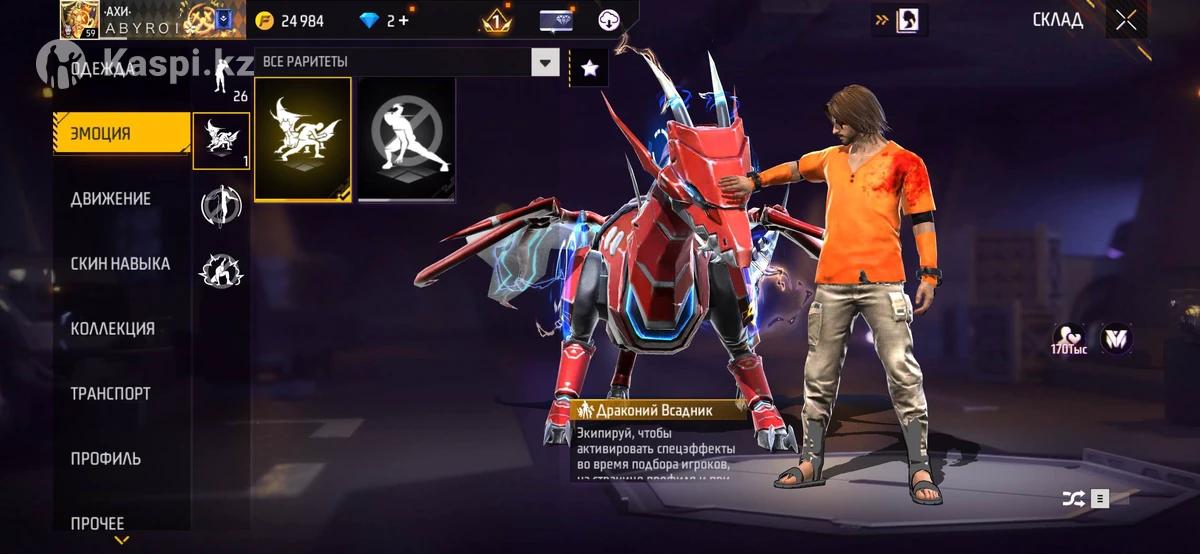Toggle the star favorites filter
Viewport: 1200px width, 554px height.
pyautogui.click(x=589, y=68)
